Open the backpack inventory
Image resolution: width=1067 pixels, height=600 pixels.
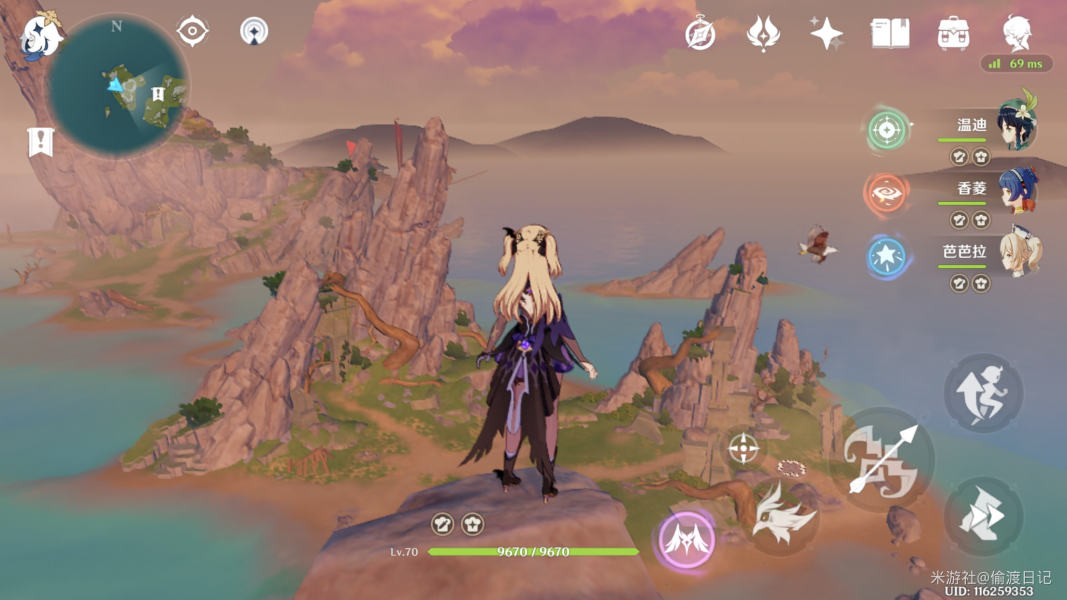953,34
